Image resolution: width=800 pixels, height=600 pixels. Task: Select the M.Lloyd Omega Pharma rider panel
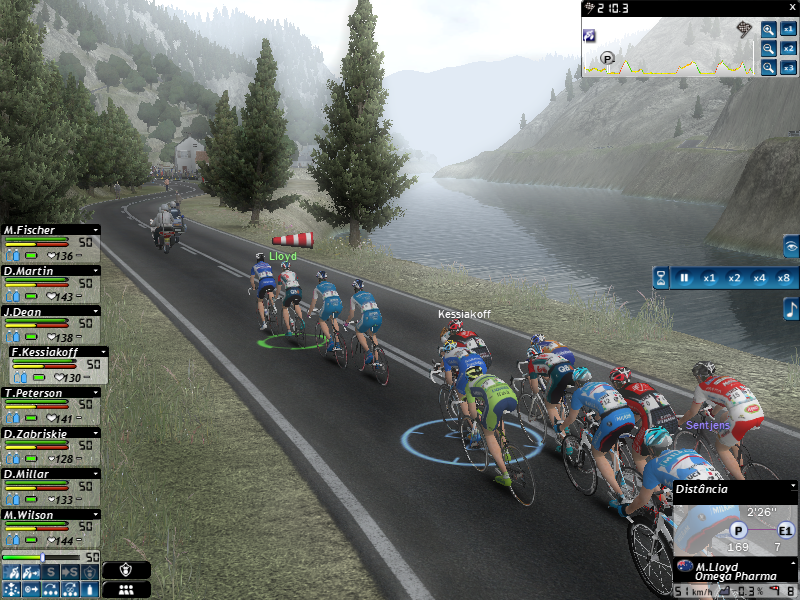click(x=730, y=570)
